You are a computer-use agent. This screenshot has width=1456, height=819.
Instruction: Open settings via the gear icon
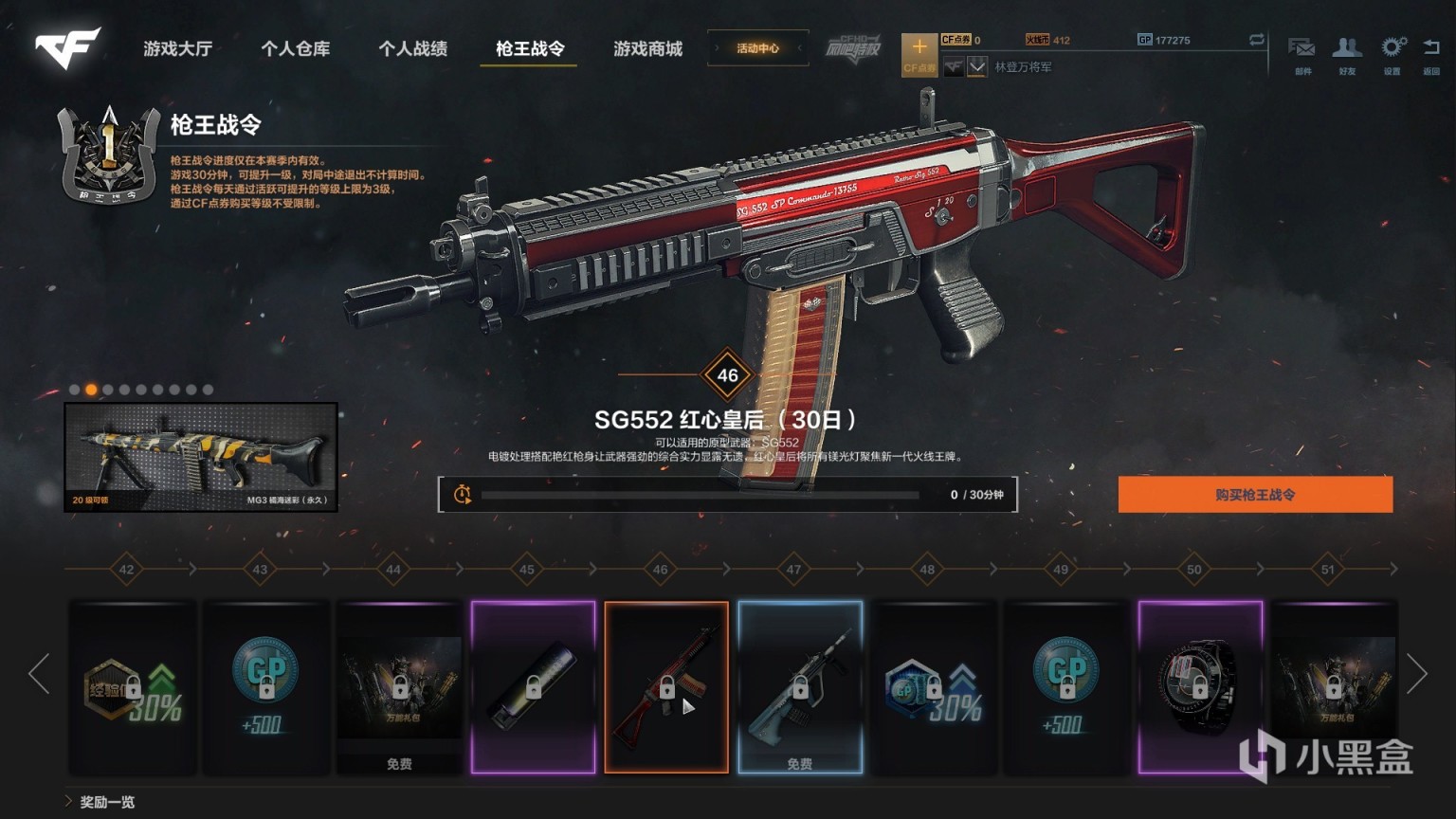(x=1392, y=53)
